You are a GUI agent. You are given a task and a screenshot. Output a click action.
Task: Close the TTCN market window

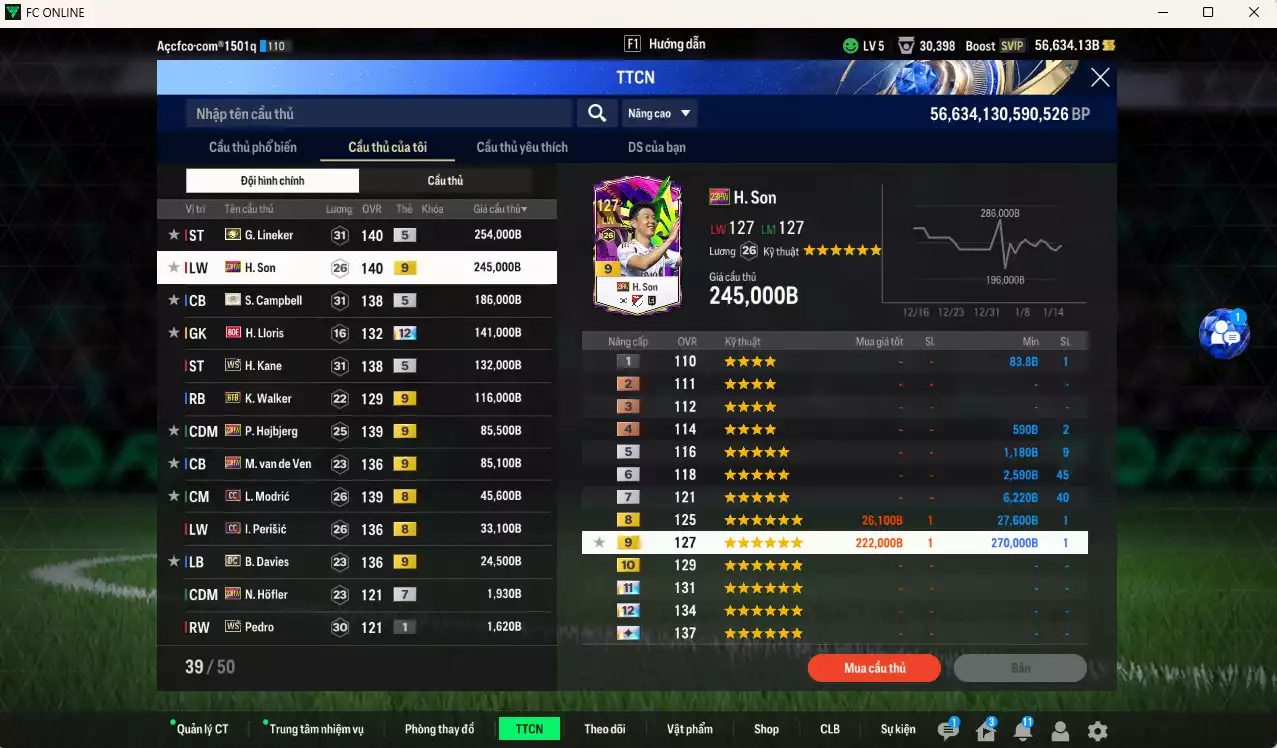click(1100, 78)
